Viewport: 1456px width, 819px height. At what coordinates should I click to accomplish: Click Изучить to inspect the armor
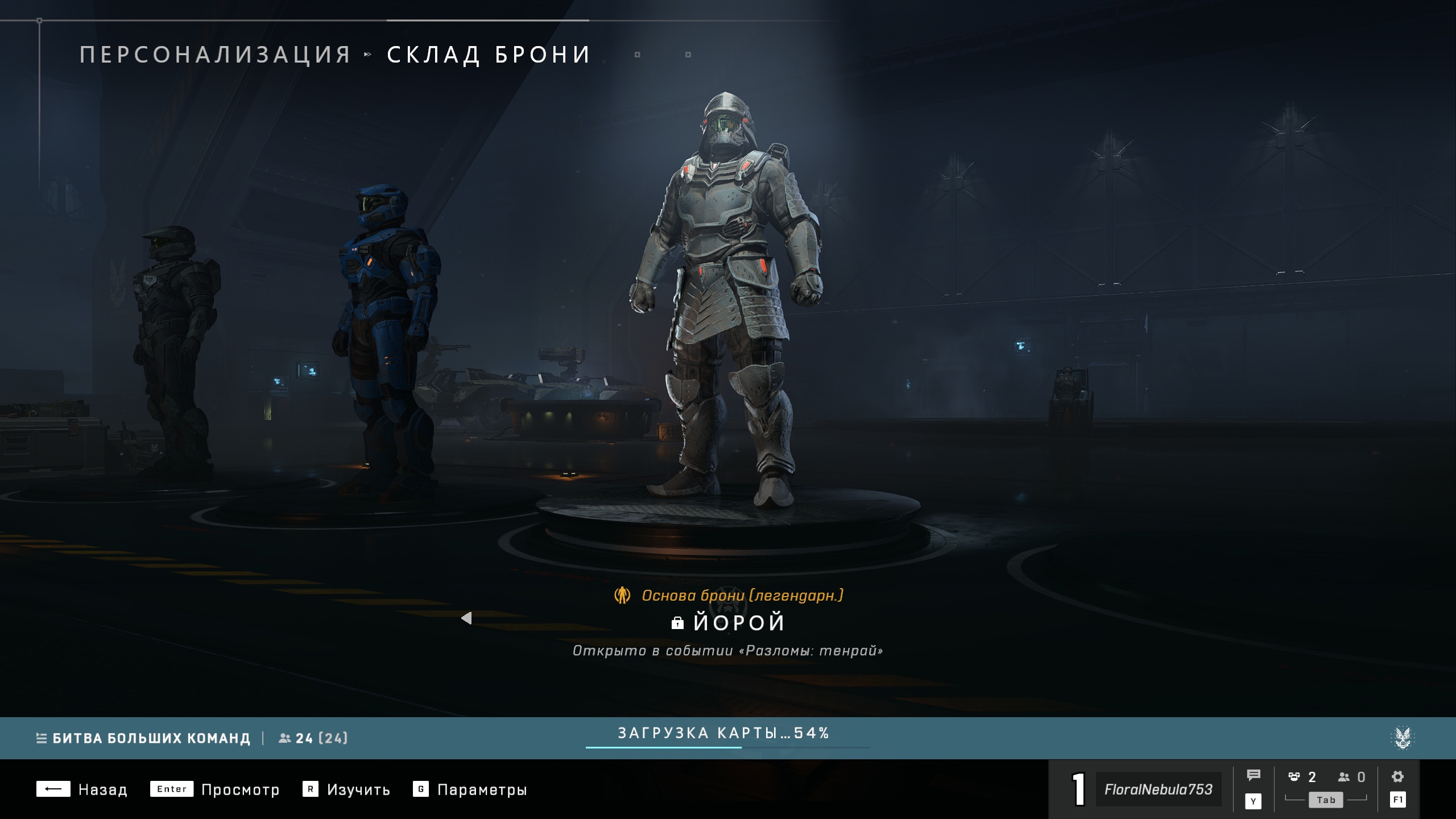point(358,790)
